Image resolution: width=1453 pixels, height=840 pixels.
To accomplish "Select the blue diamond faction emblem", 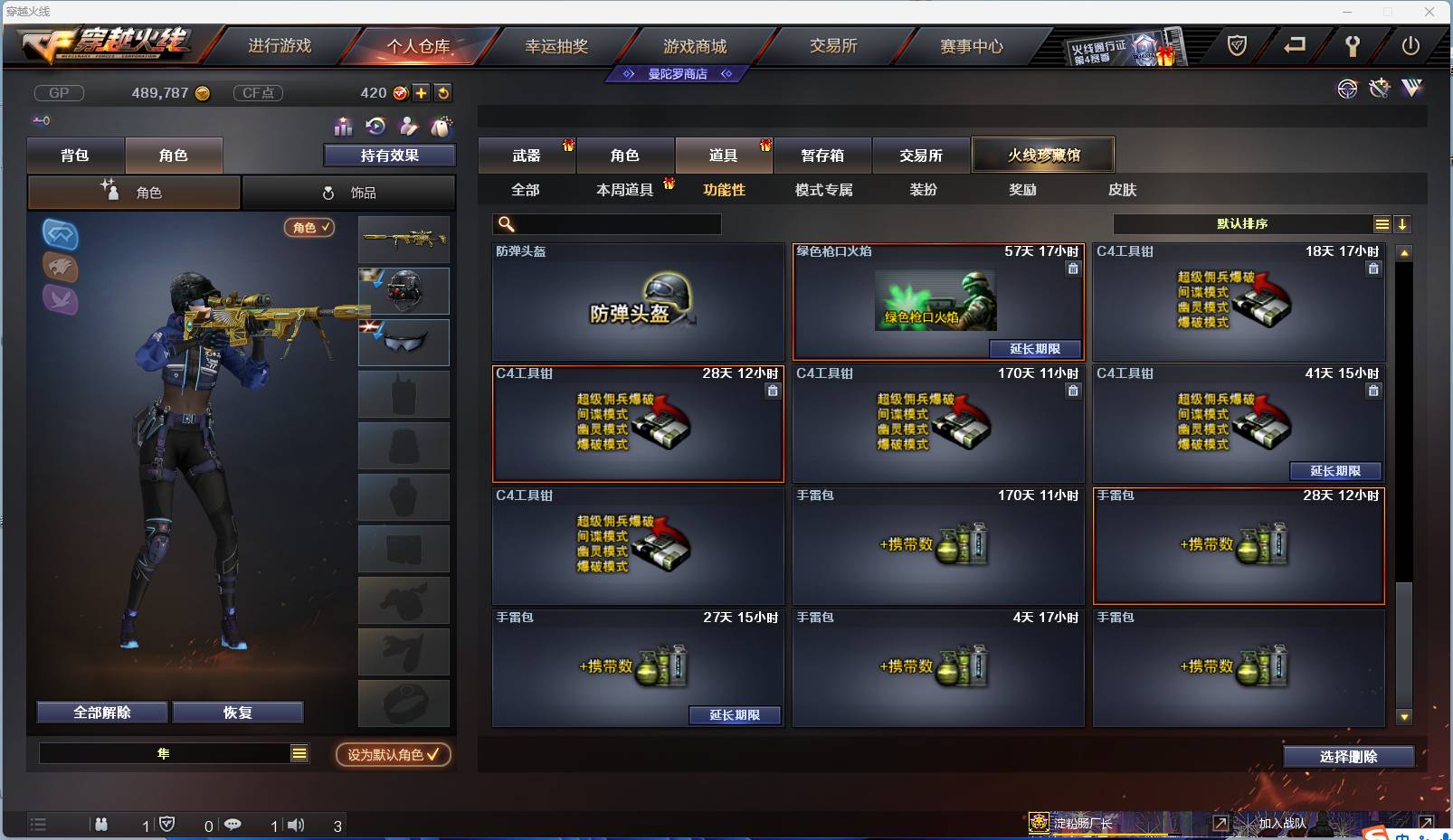I will coord(60,235).
